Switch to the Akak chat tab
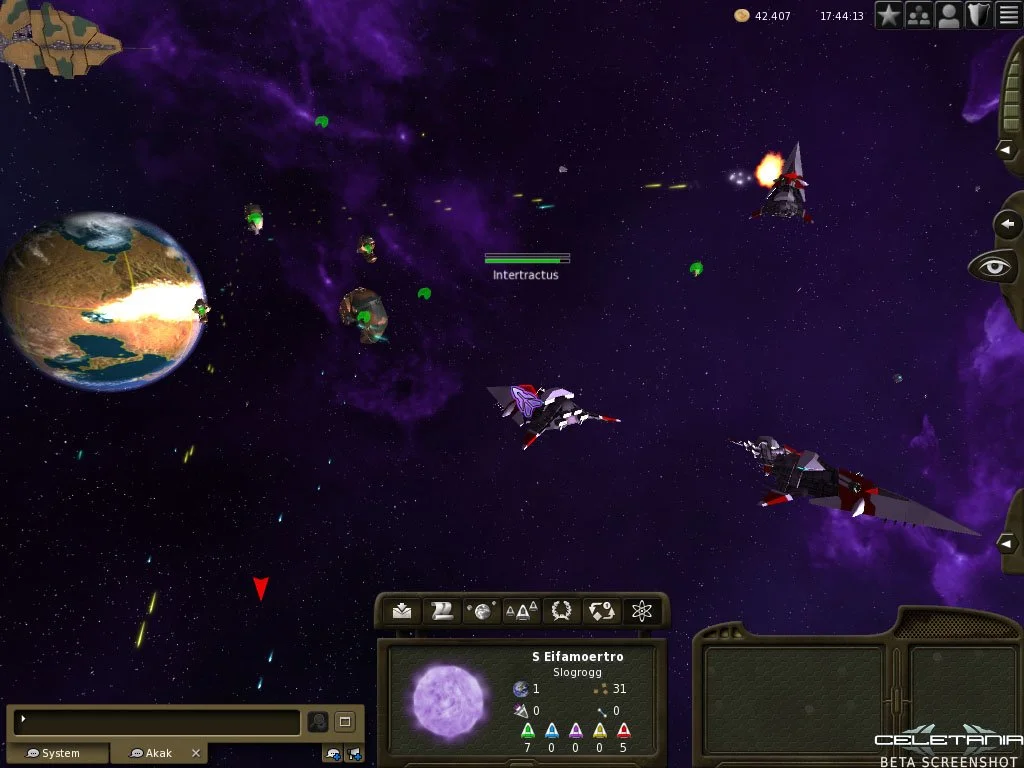1024x768 pixels. click(x=155, y=753)
